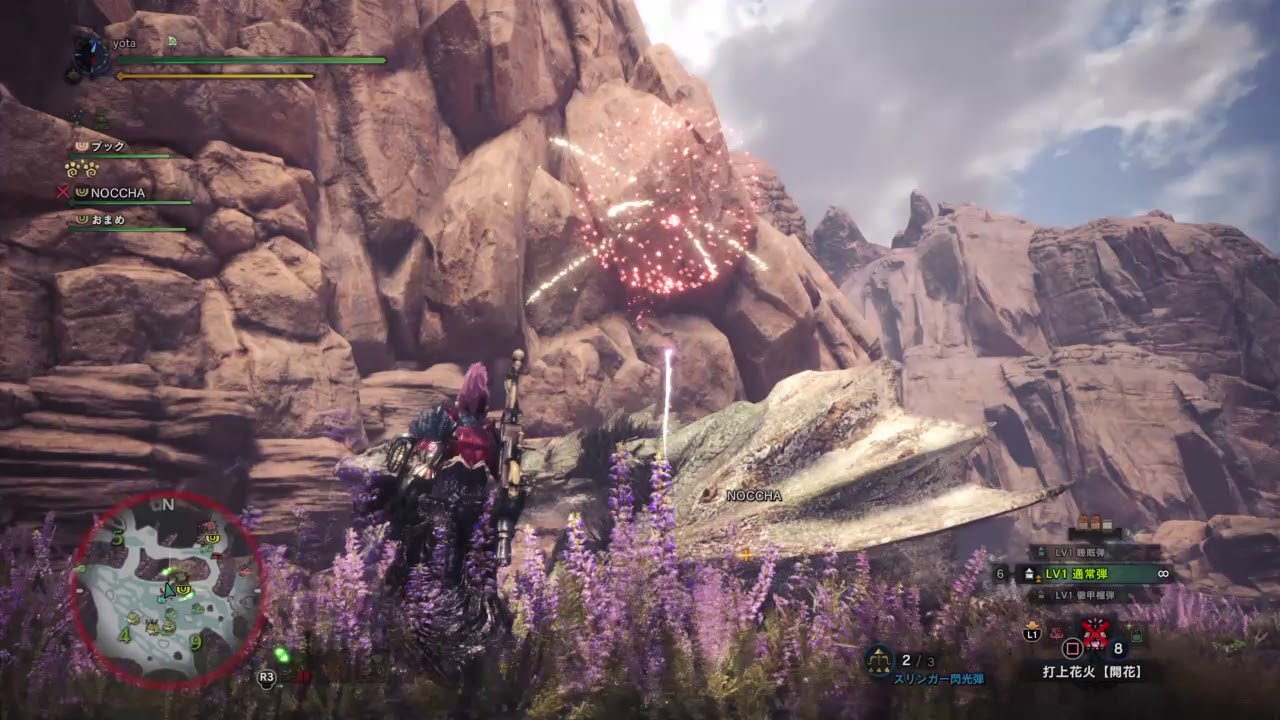Select the green item left of the firework
This screenshot has height=720, width=1280.
coord(1138,633)
